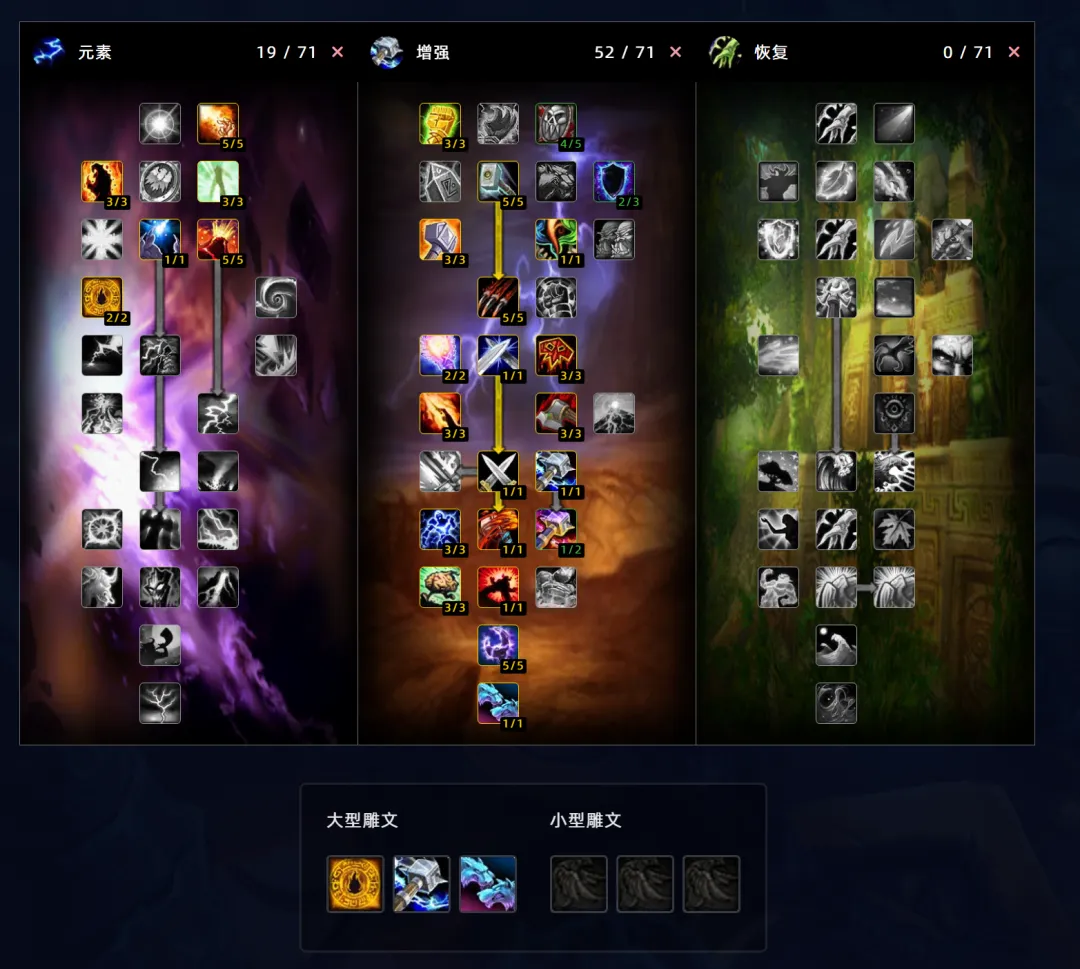
Task: Select the red claws talent 5/5
Action: click(498, 297)
